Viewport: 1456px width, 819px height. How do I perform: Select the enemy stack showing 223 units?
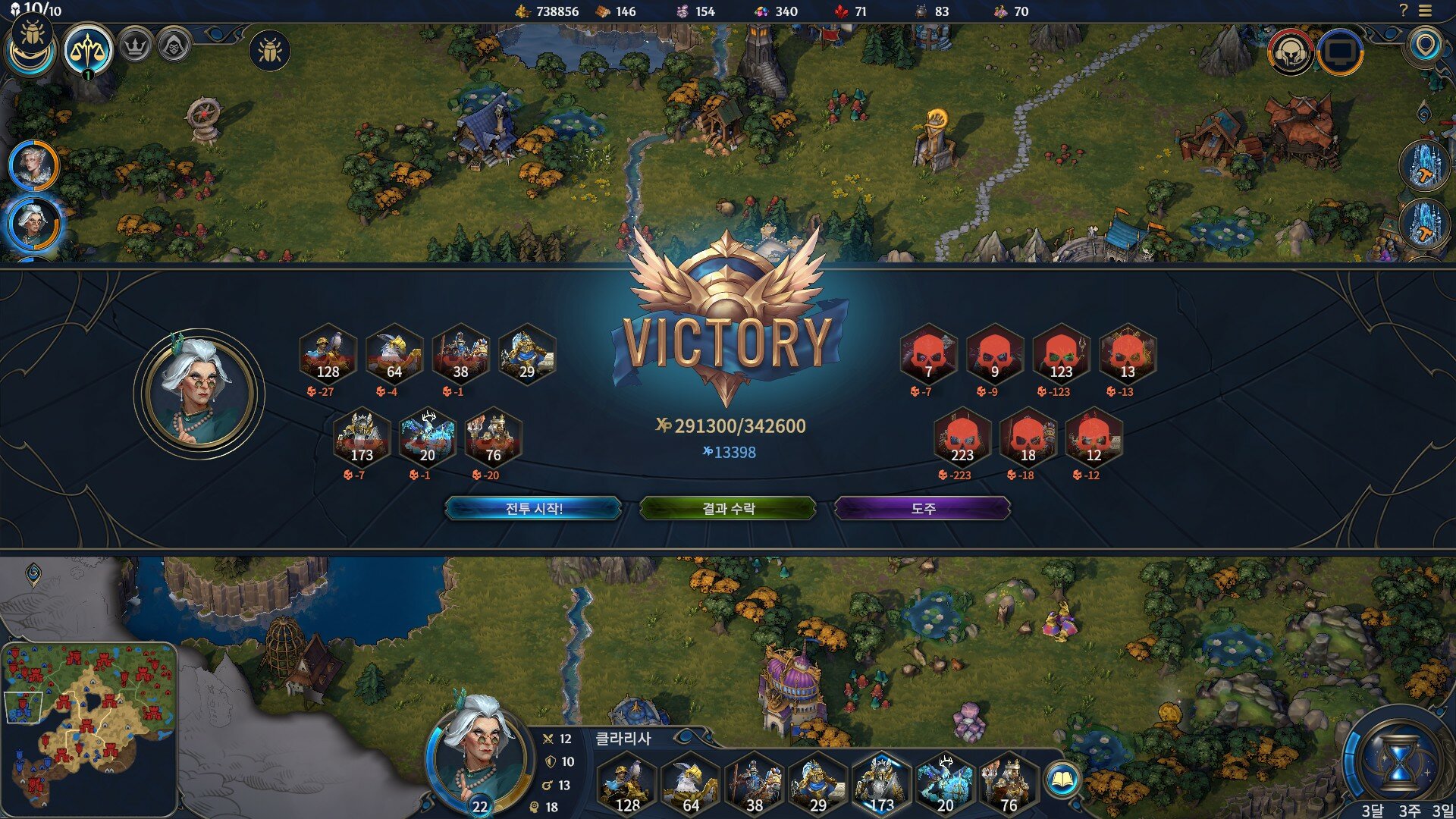pyautogui.click(x=962, y=438)
